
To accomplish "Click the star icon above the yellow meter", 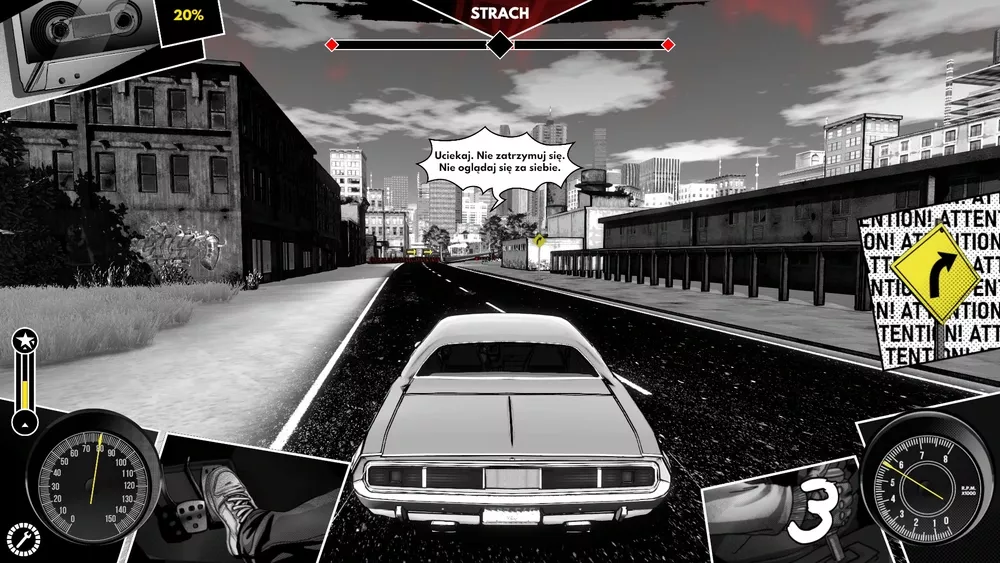I will click(24, 342).
